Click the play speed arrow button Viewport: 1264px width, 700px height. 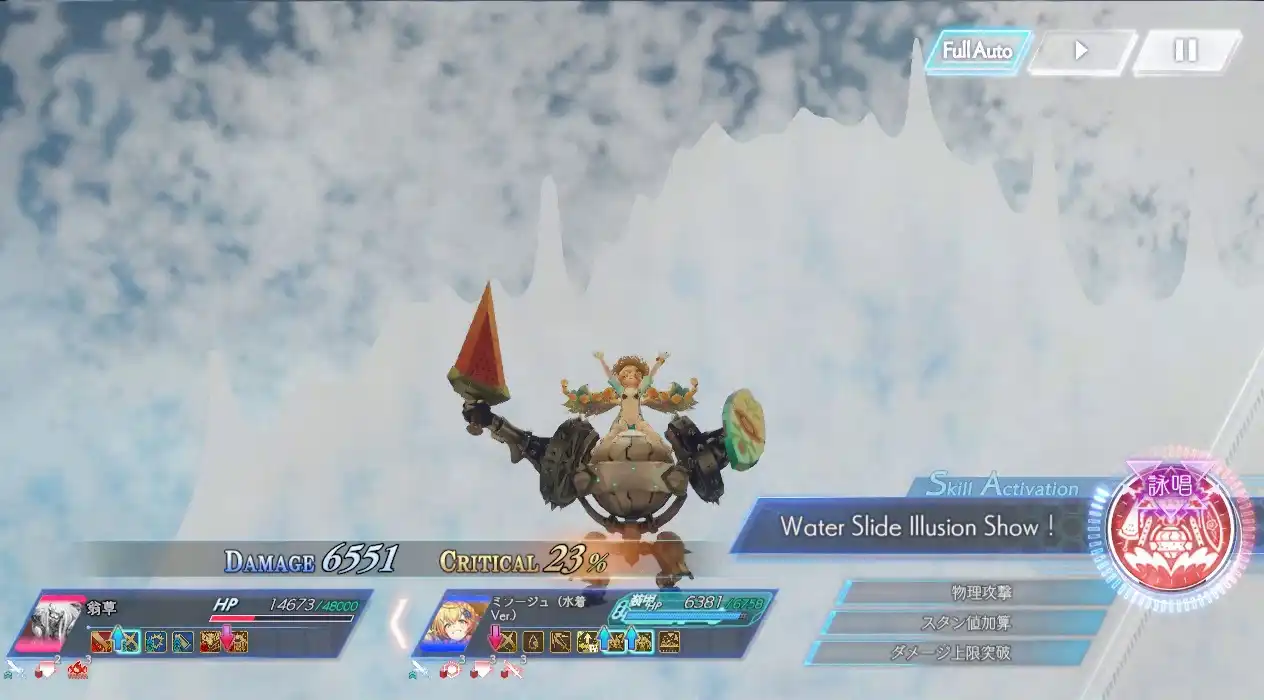coord(1081,51)
